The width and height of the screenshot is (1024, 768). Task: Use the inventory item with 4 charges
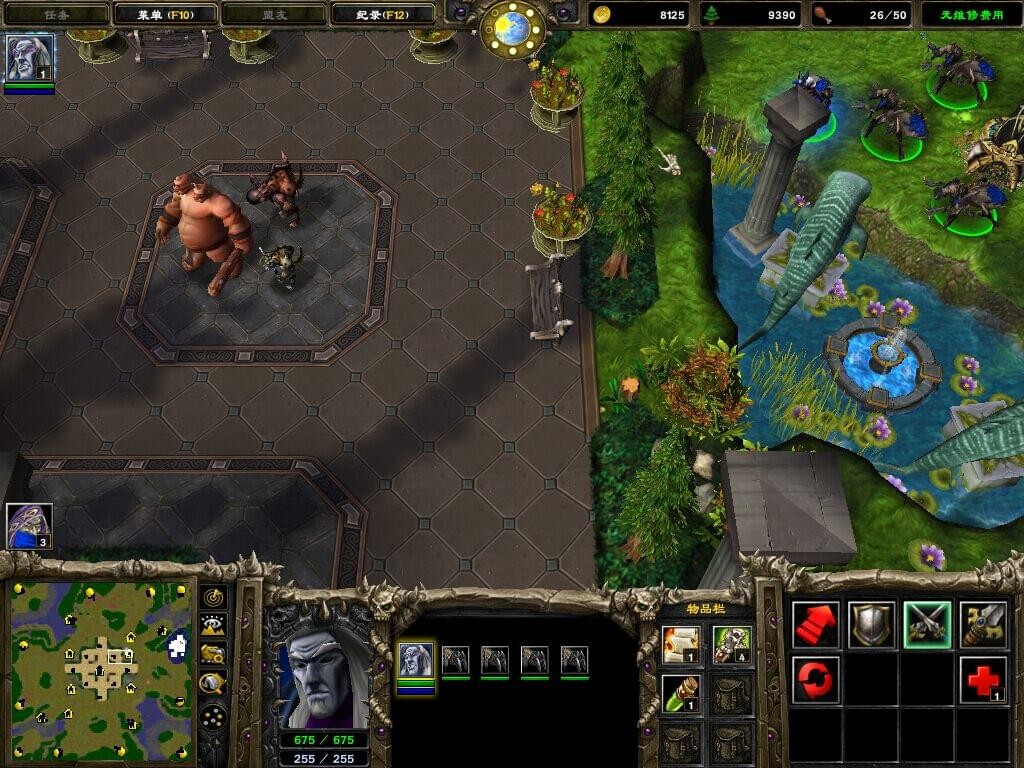point(732,641)
